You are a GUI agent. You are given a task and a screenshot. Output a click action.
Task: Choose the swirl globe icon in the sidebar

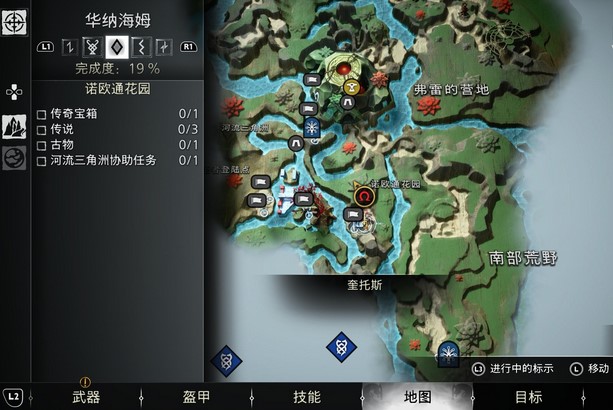pyautogui.click(x=14, y=158)
